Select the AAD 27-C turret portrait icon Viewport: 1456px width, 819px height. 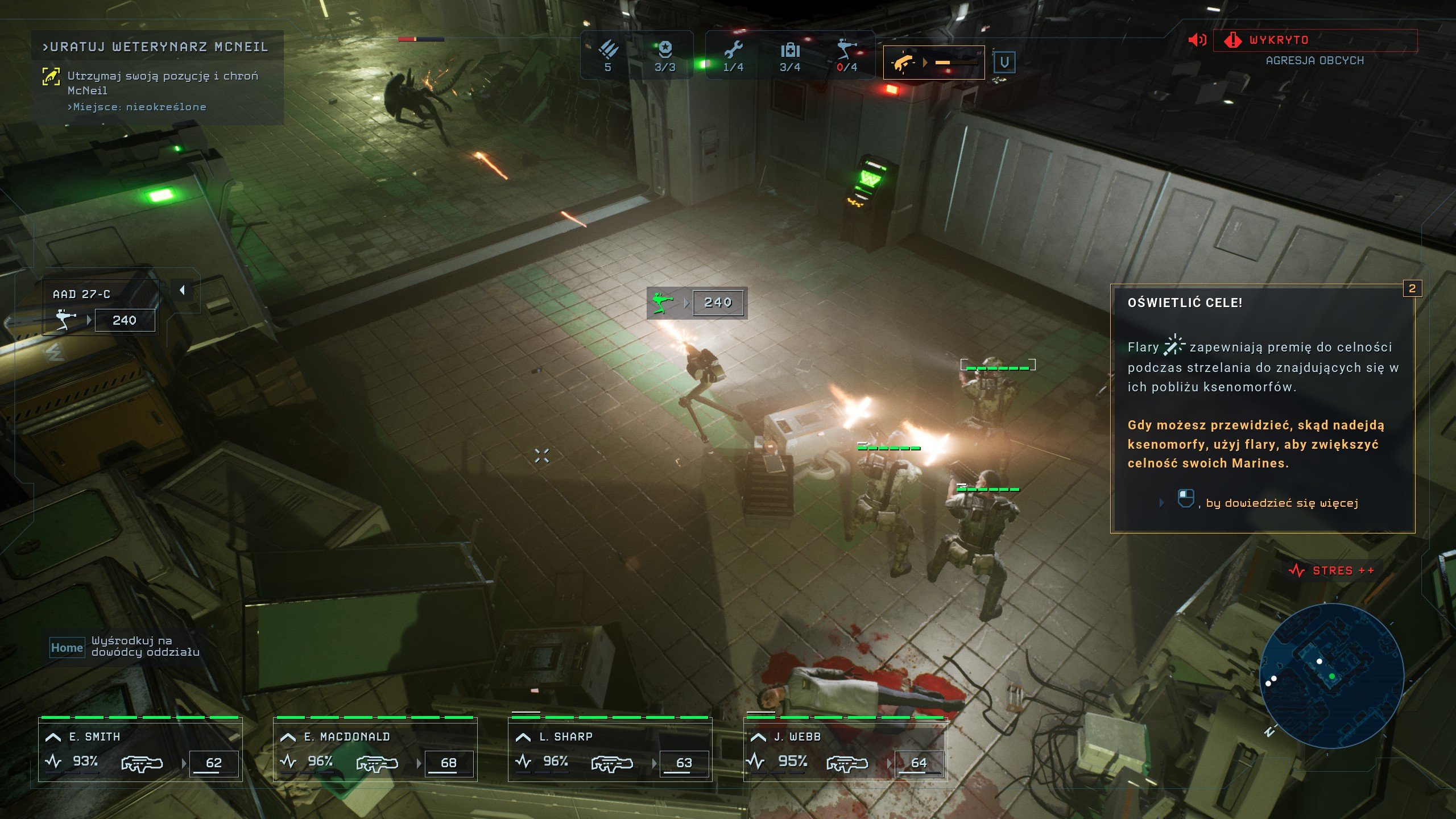(65, 318)
